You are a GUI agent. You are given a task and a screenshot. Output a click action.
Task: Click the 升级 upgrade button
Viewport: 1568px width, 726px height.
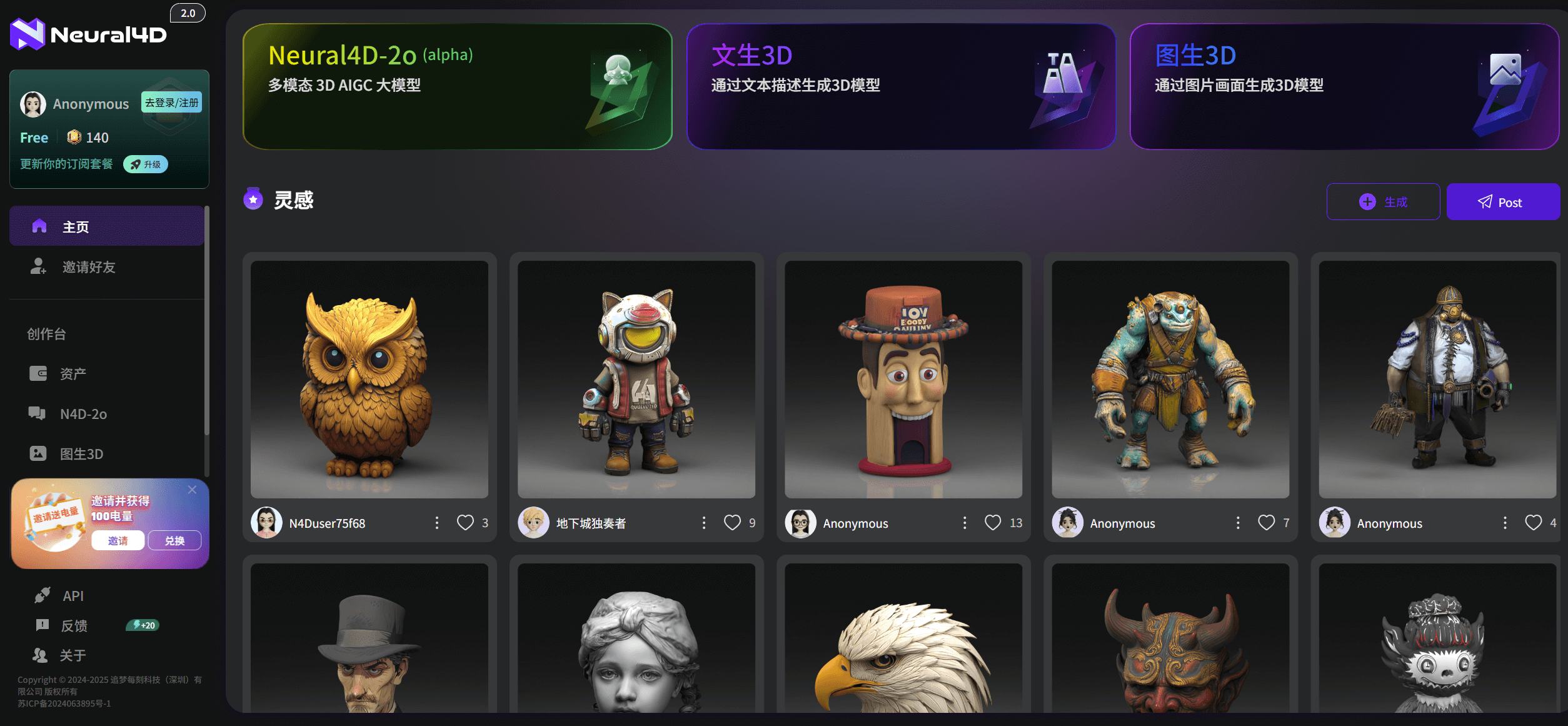pos(146,164)
